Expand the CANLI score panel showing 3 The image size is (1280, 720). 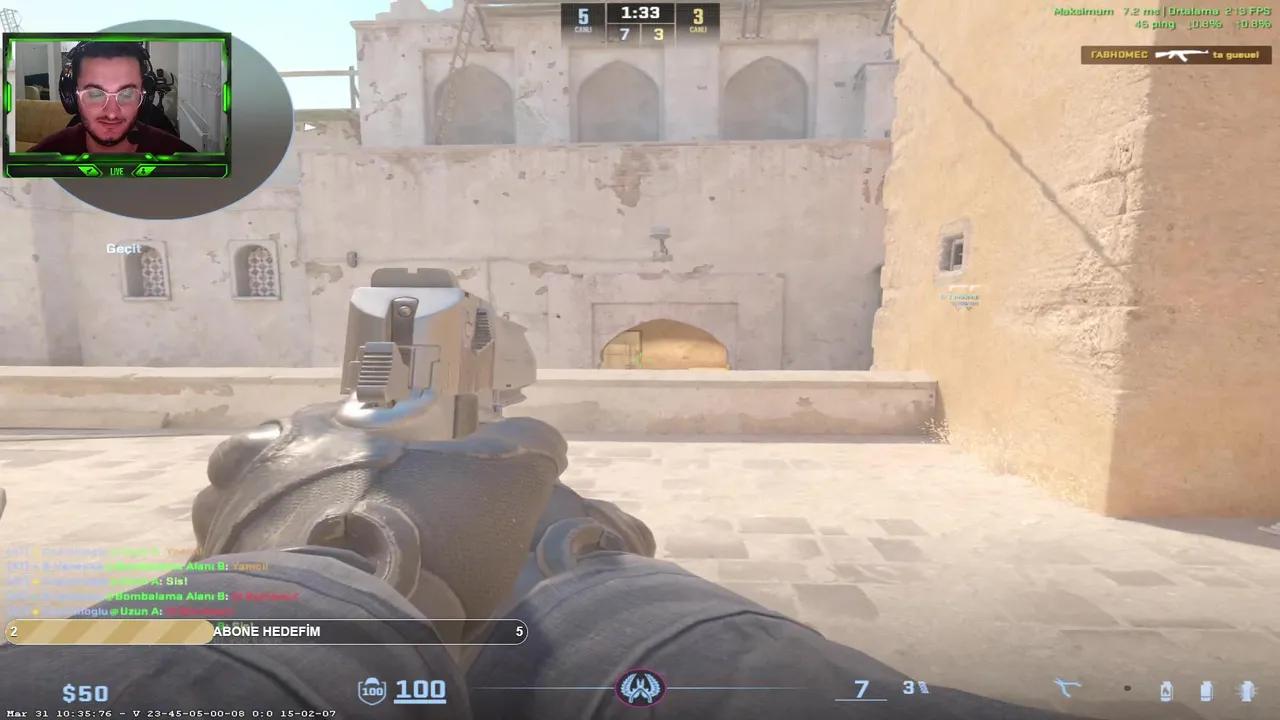699,20
